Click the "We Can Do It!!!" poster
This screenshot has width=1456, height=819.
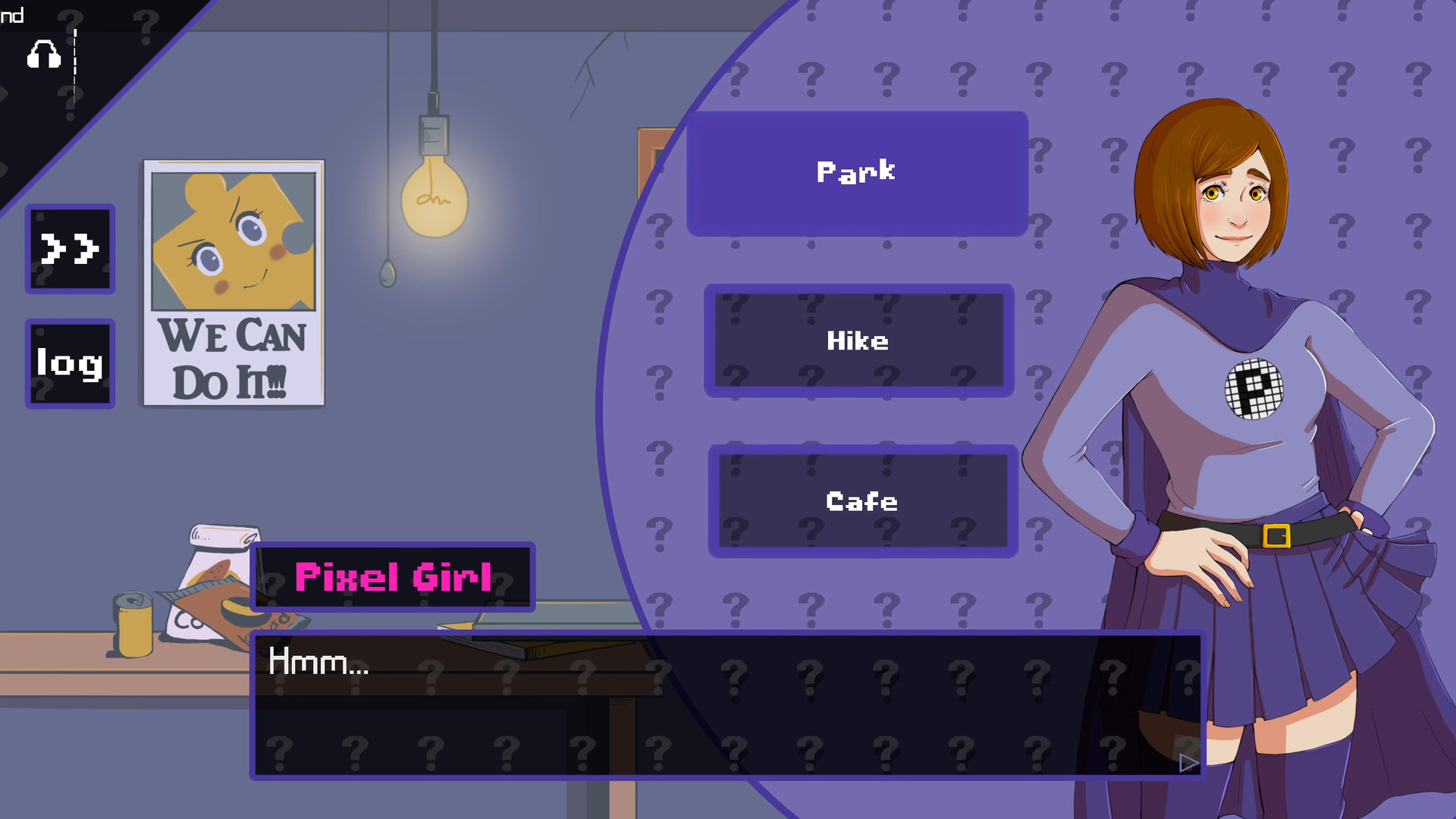(232, 281)
